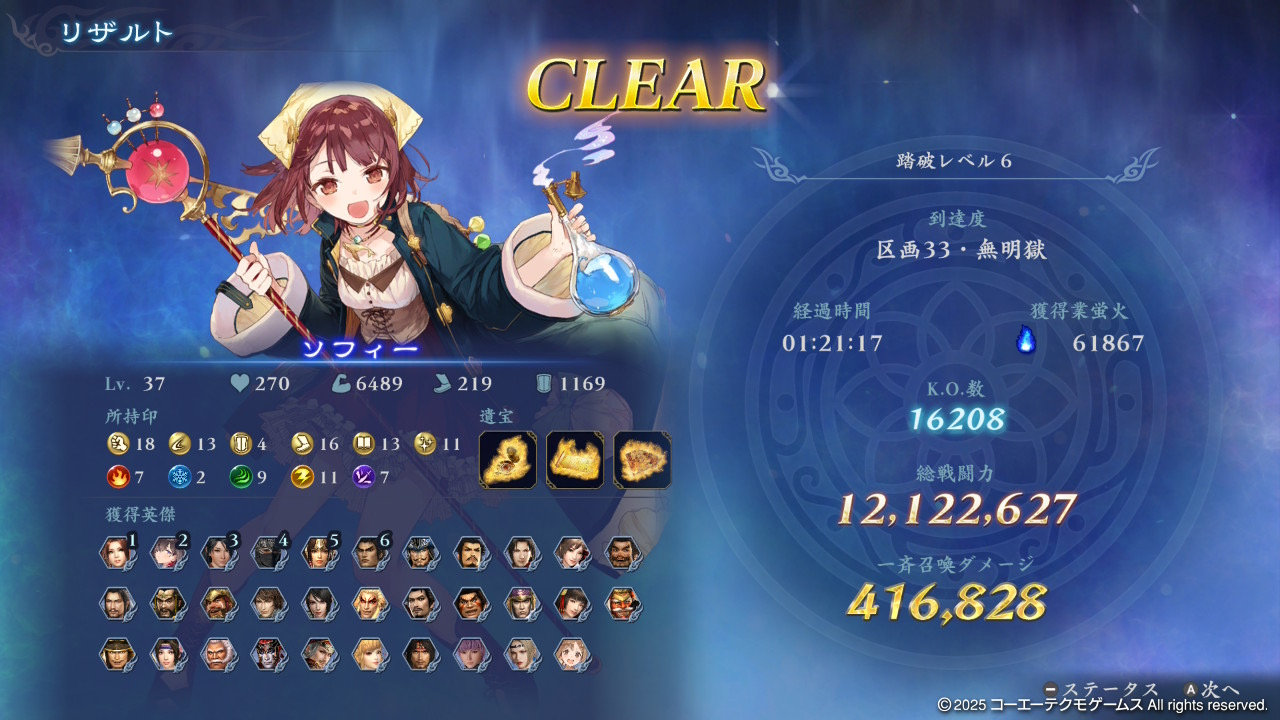The image size is (1280, 720).
Task: Select the gold fist emblem icon
Action: pos(118,444)
